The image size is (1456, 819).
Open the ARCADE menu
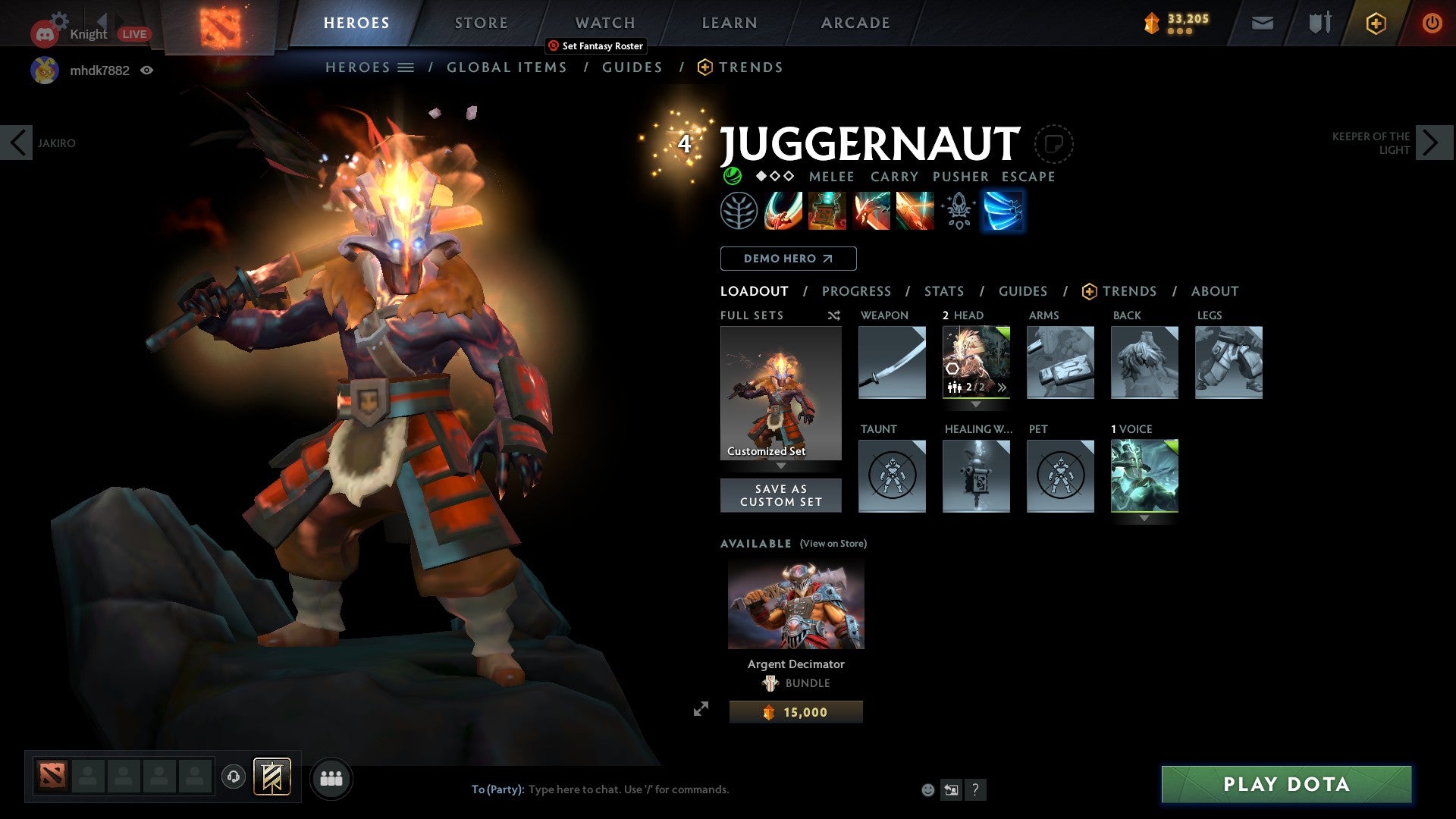(855, 23)
